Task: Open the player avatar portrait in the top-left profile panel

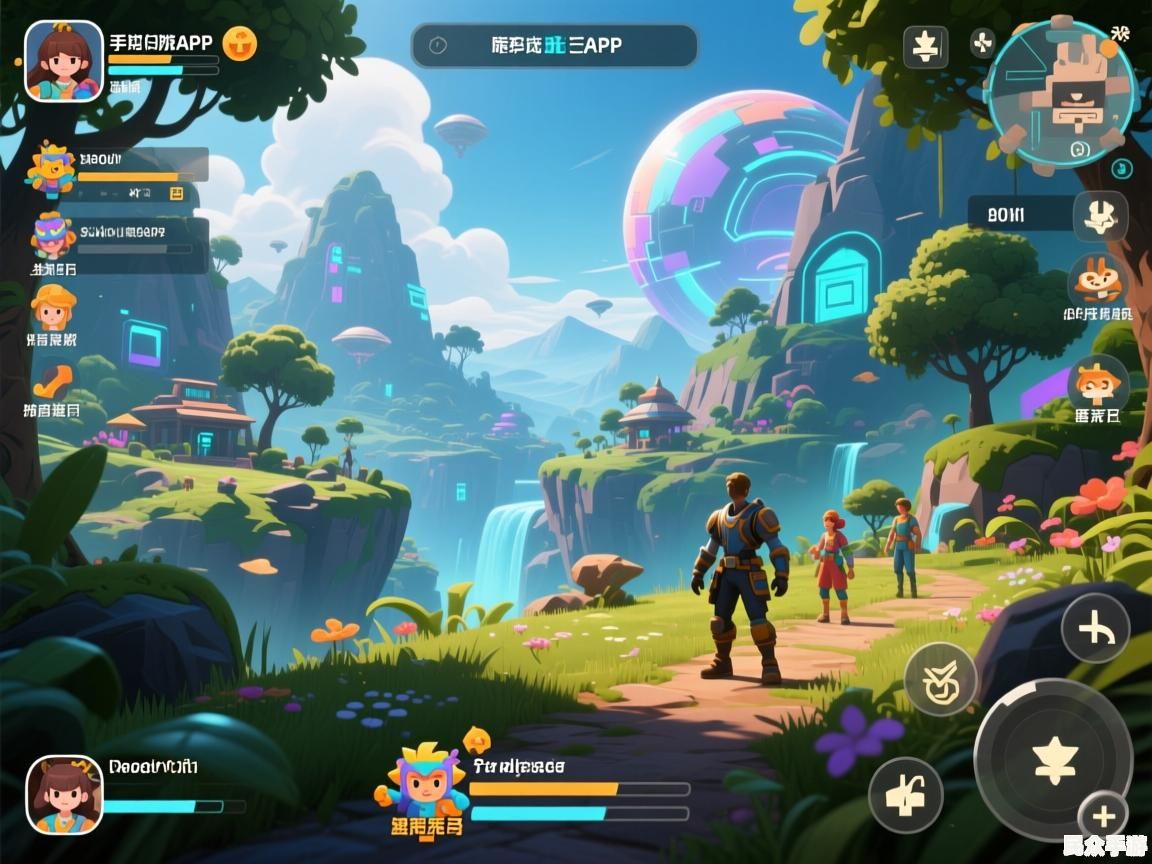Action: pyautogui.click(x=64, y=61)
